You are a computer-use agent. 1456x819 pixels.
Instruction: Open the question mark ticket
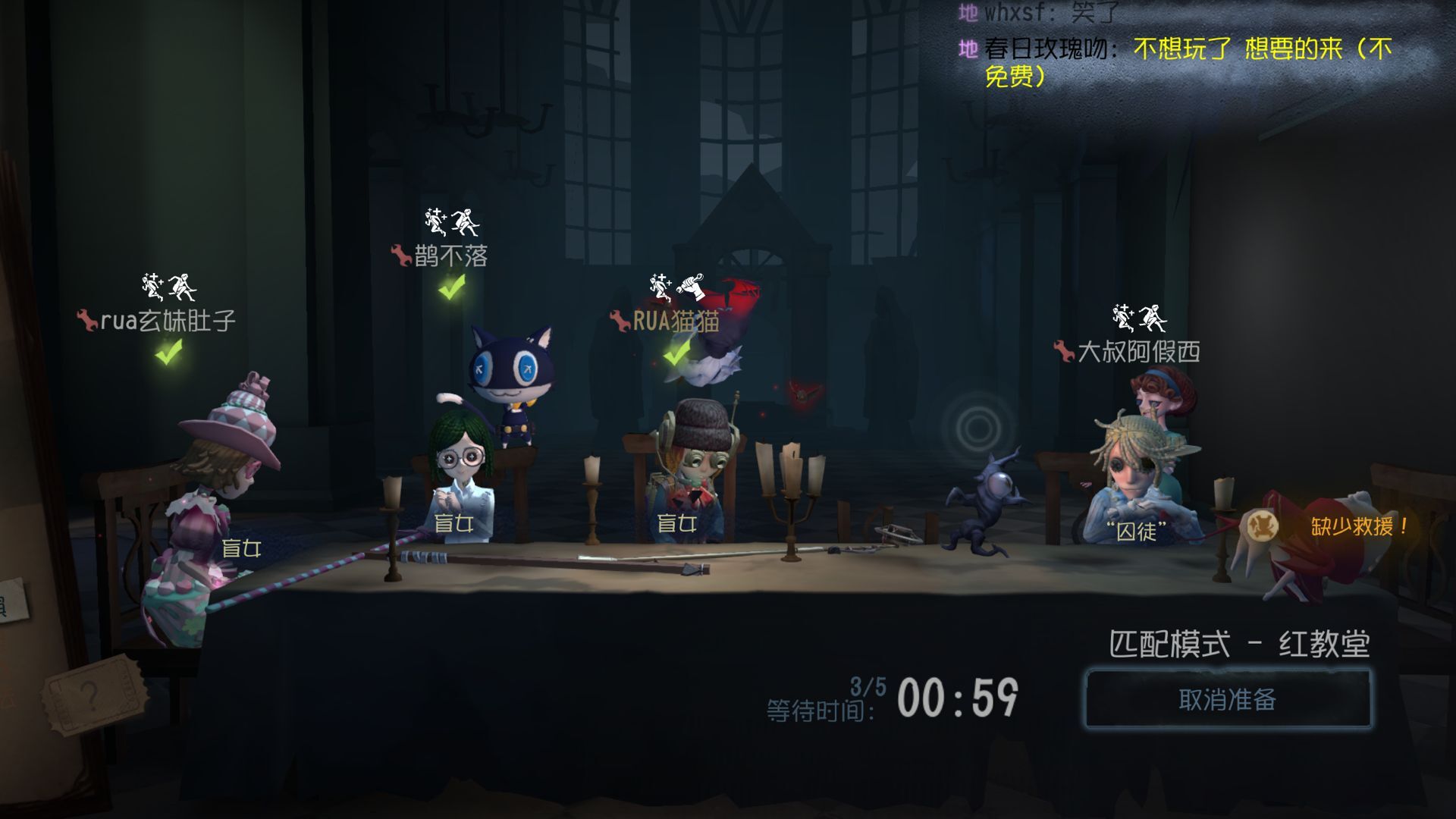[x=91, y=694]
